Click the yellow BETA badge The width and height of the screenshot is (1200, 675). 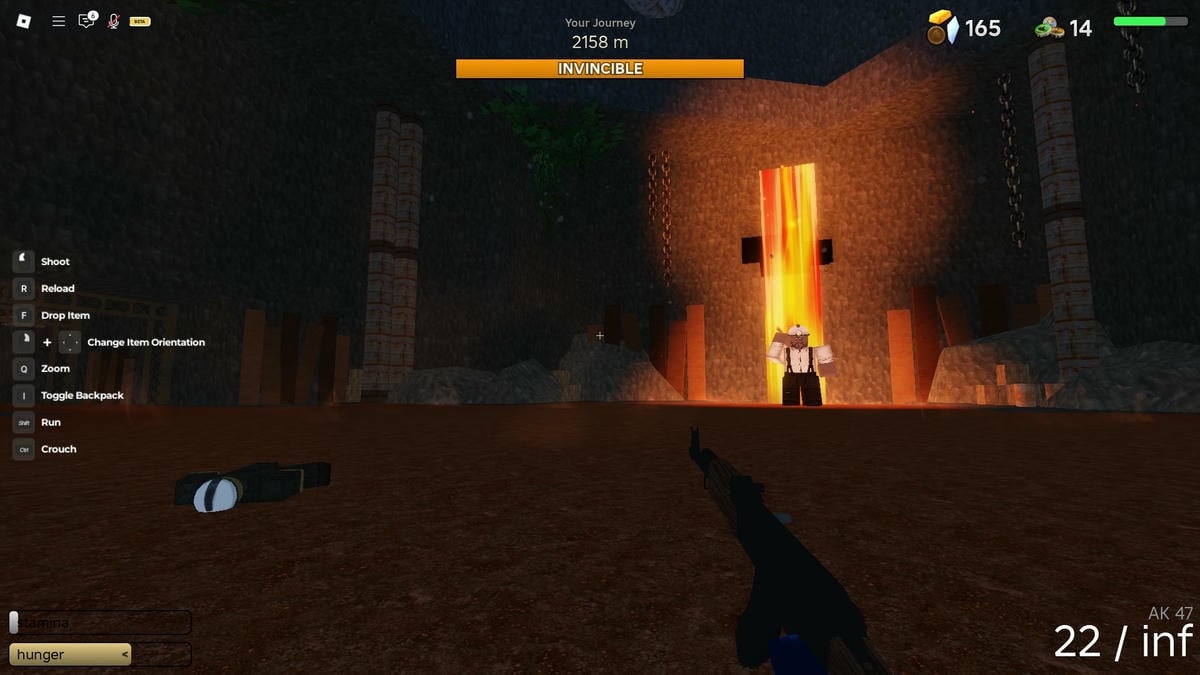(x=140, y=21)
